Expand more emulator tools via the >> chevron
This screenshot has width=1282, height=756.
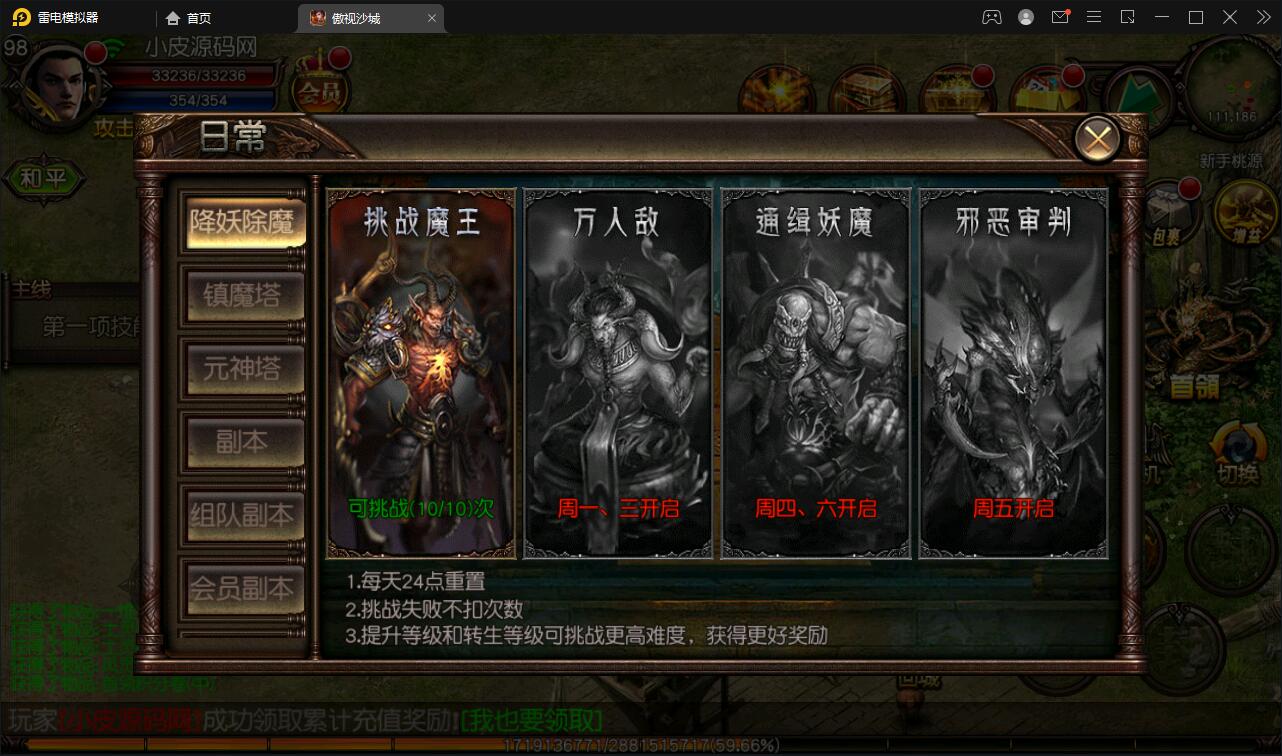(x=1263, y=17)
